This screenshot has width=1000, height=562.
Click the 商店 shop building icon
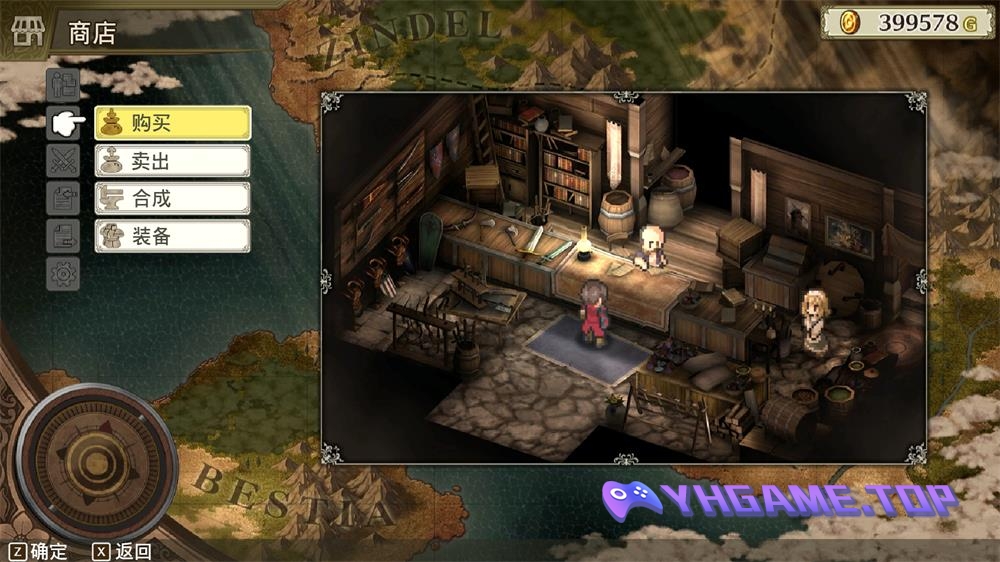(28, 32)
